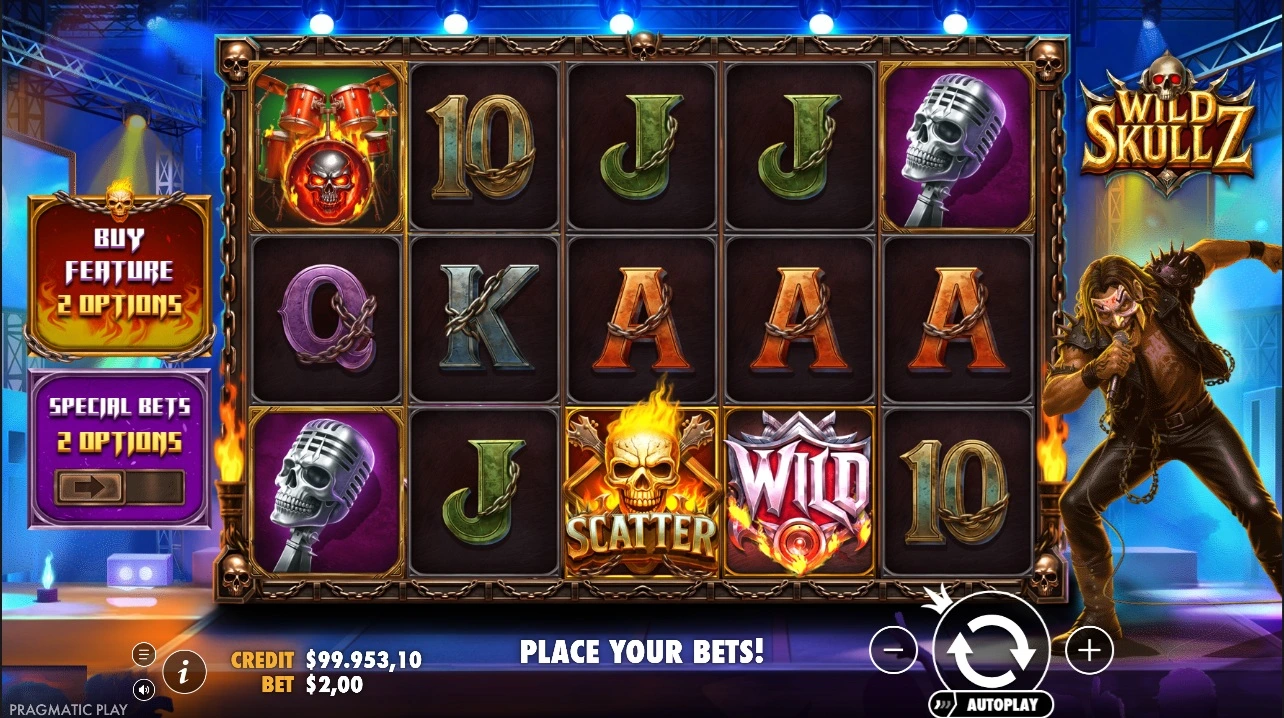Open the hamburger menu icon

[144, 655]
